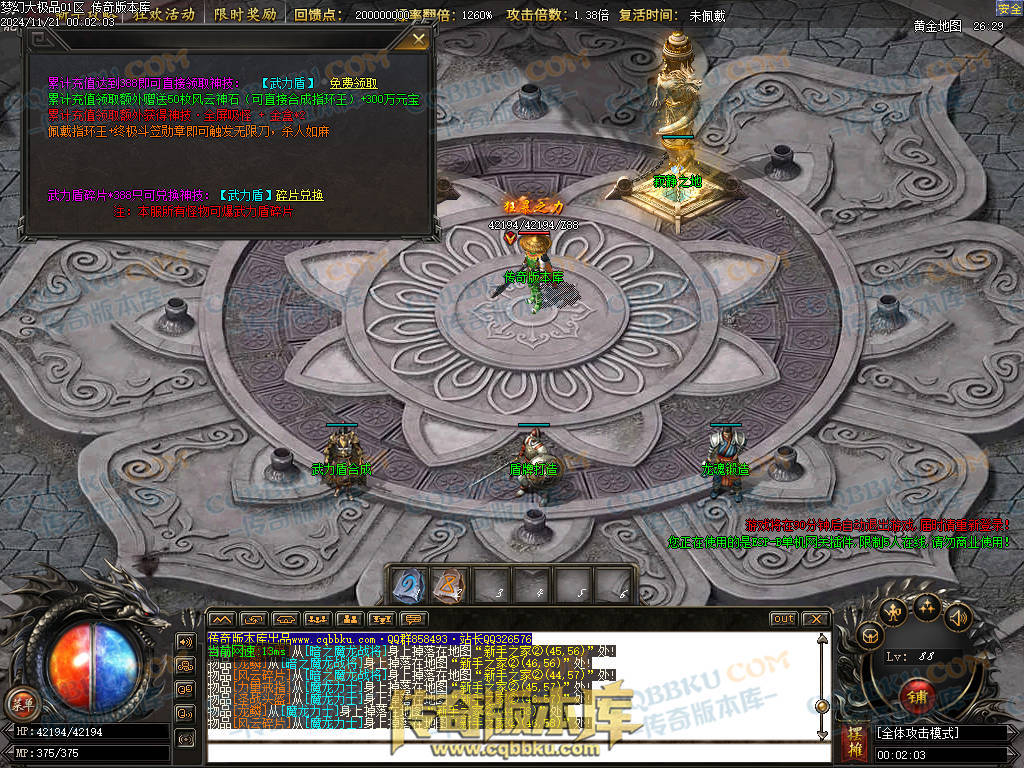
Task: Click the 免费领取 free claim link
Action: point(354,84)
